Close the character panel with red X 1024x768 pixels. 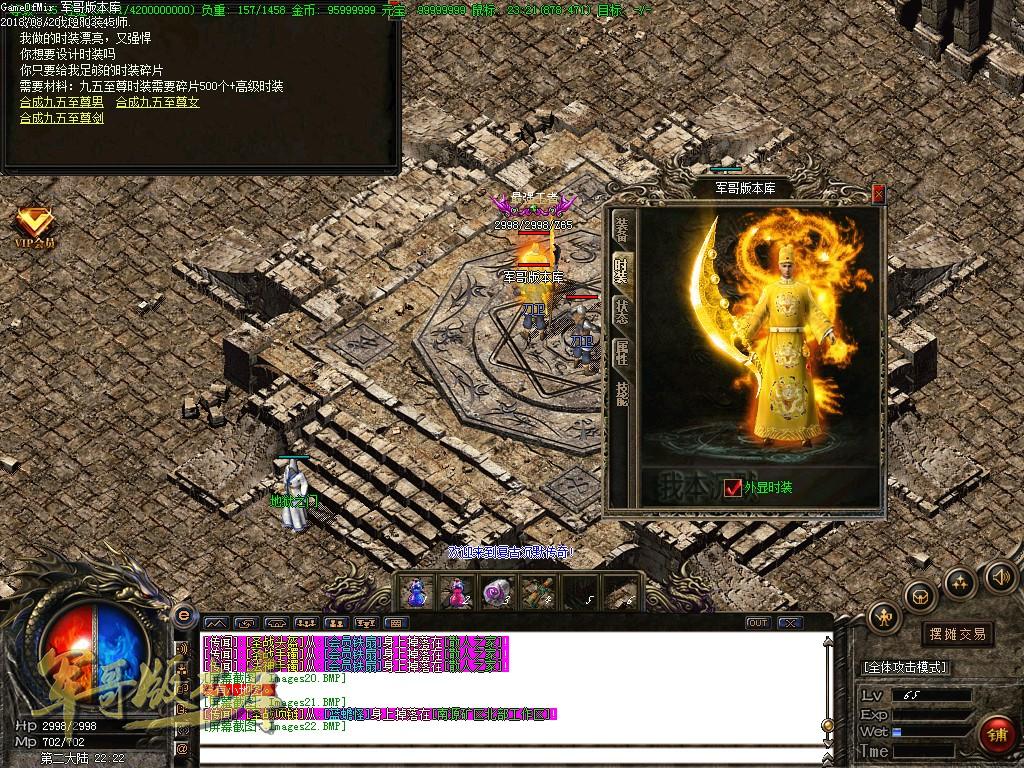click(878, 194)
